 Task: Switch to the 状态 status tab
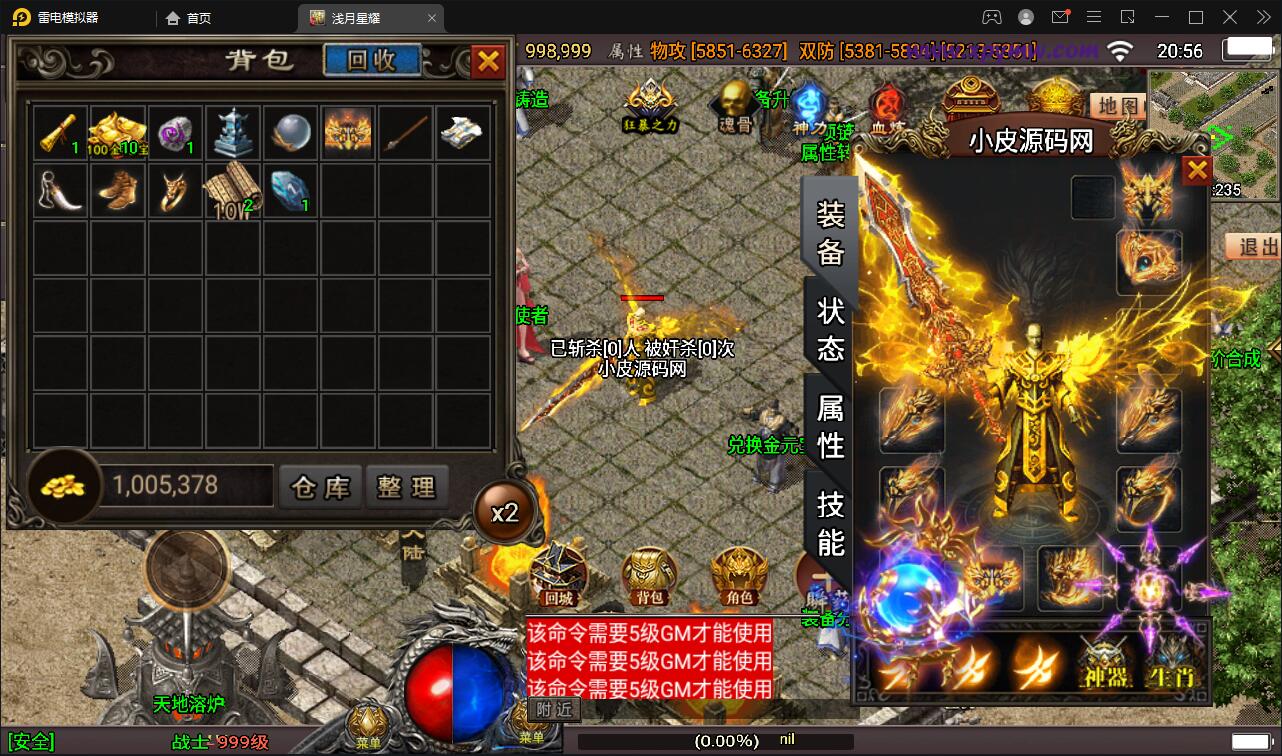(831, 328)
